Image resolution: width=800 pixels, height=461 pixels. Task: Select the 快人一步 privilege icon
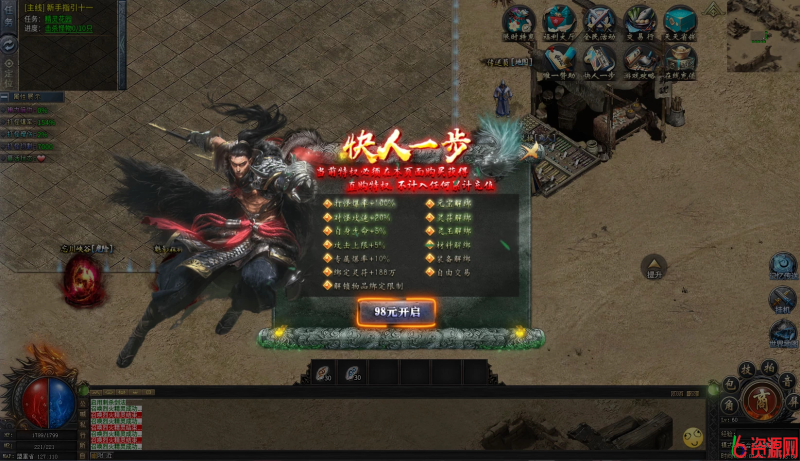click(x=599, y=60)
